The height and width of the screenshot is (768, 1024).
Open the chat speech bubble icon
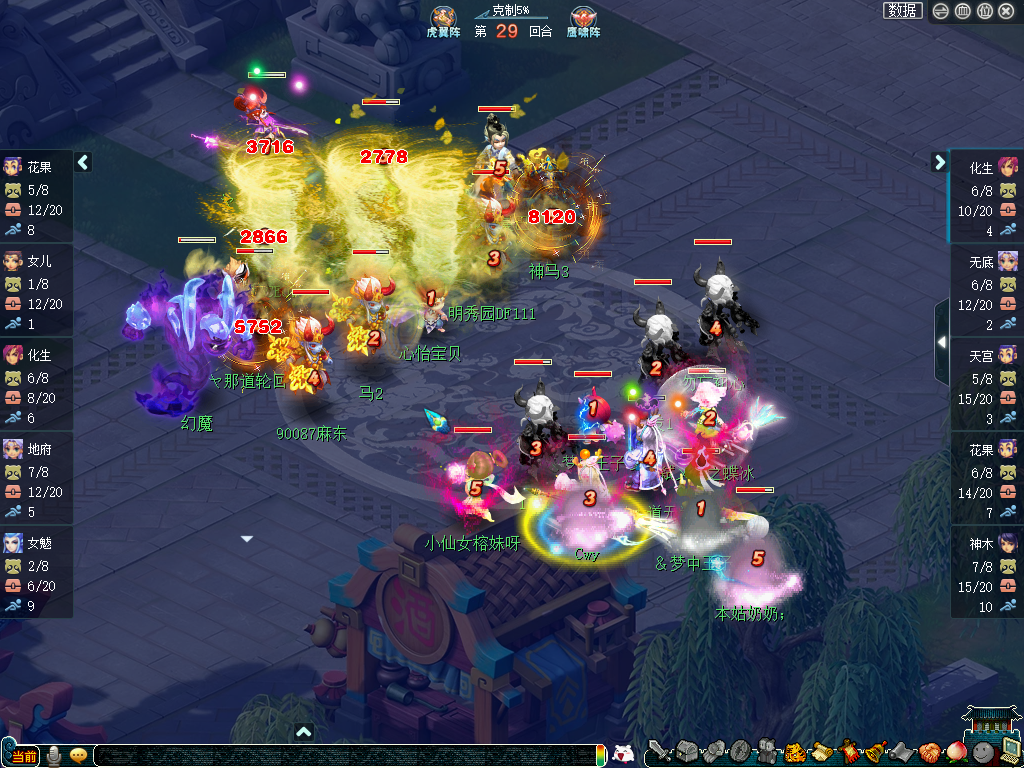click(78, 755)
